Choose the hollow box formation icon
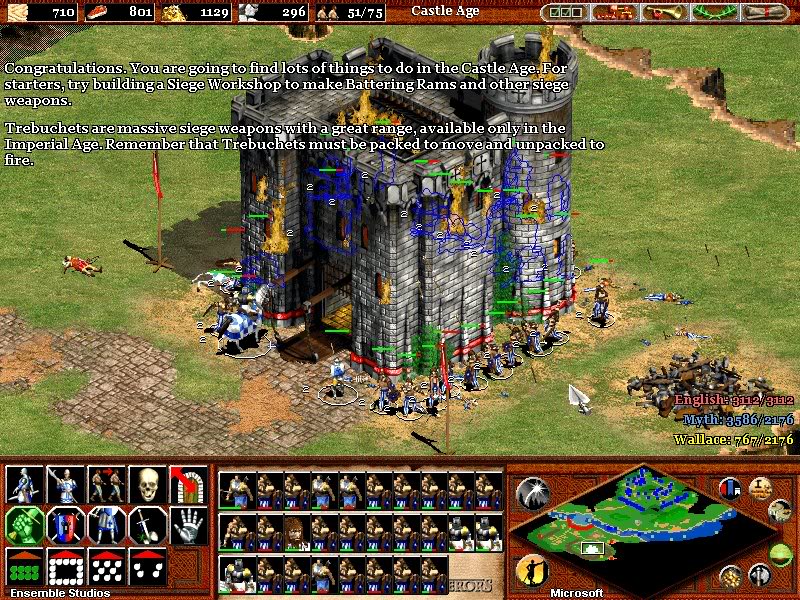Viewport: 800px width, 600px height. tap(65, 566)
